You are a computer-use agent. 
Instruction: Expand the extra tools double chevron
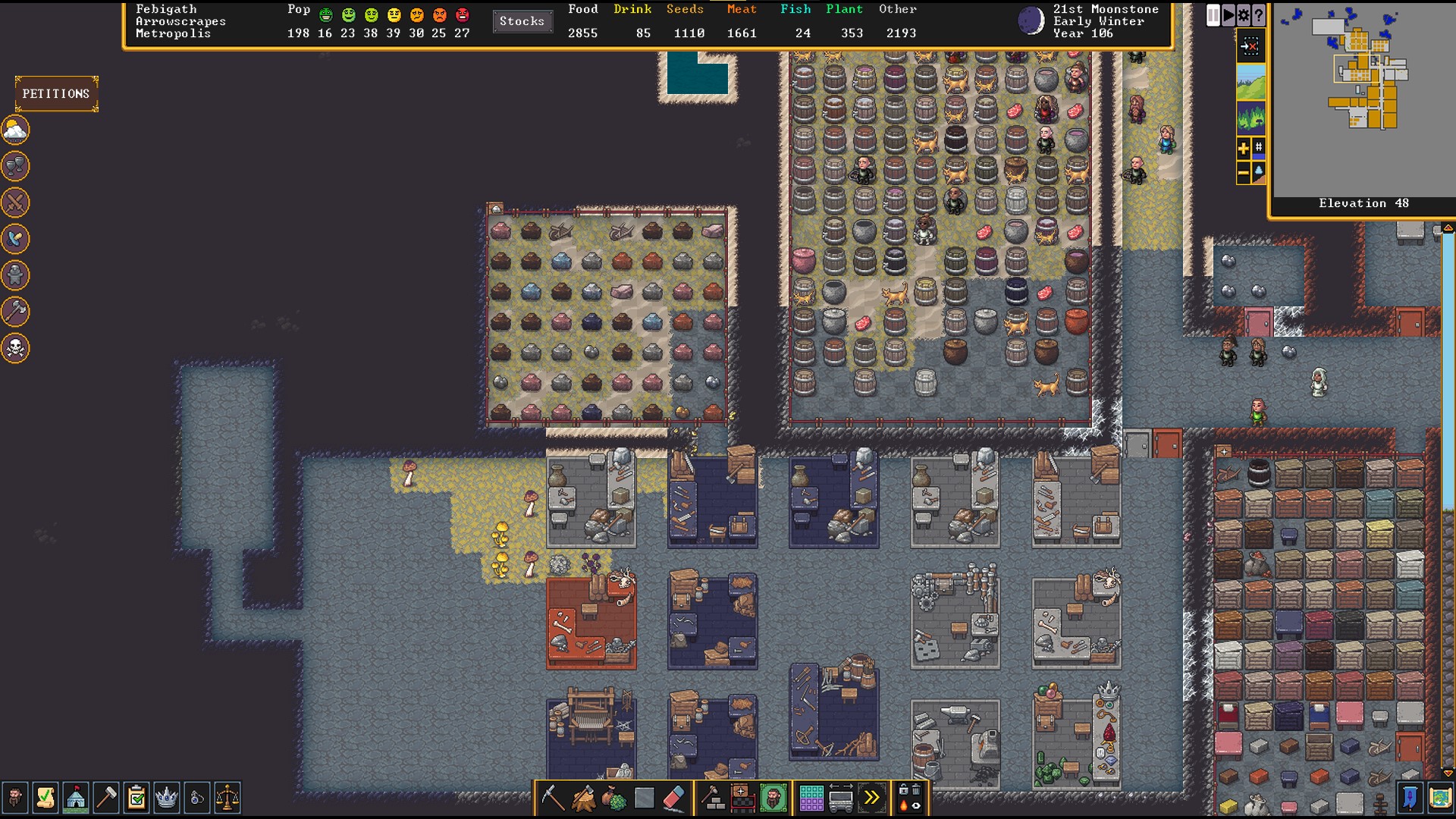(872, 797)
